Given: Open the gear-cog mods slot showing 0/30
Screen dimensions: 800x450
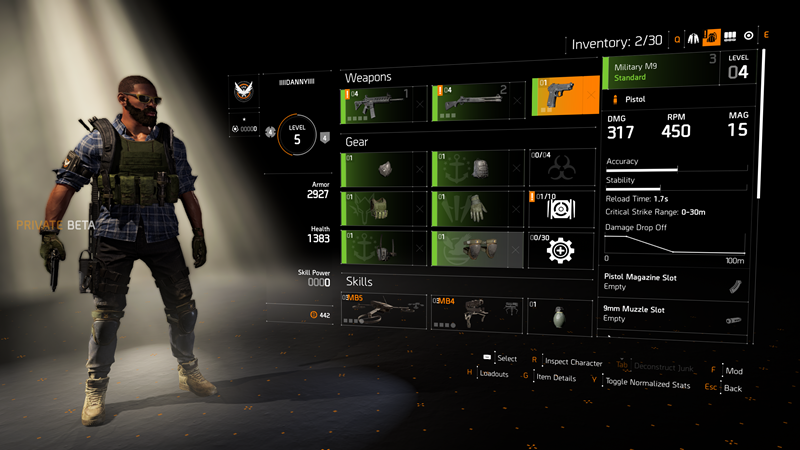Looking at the screenshot, I should (x=564, y=248).
